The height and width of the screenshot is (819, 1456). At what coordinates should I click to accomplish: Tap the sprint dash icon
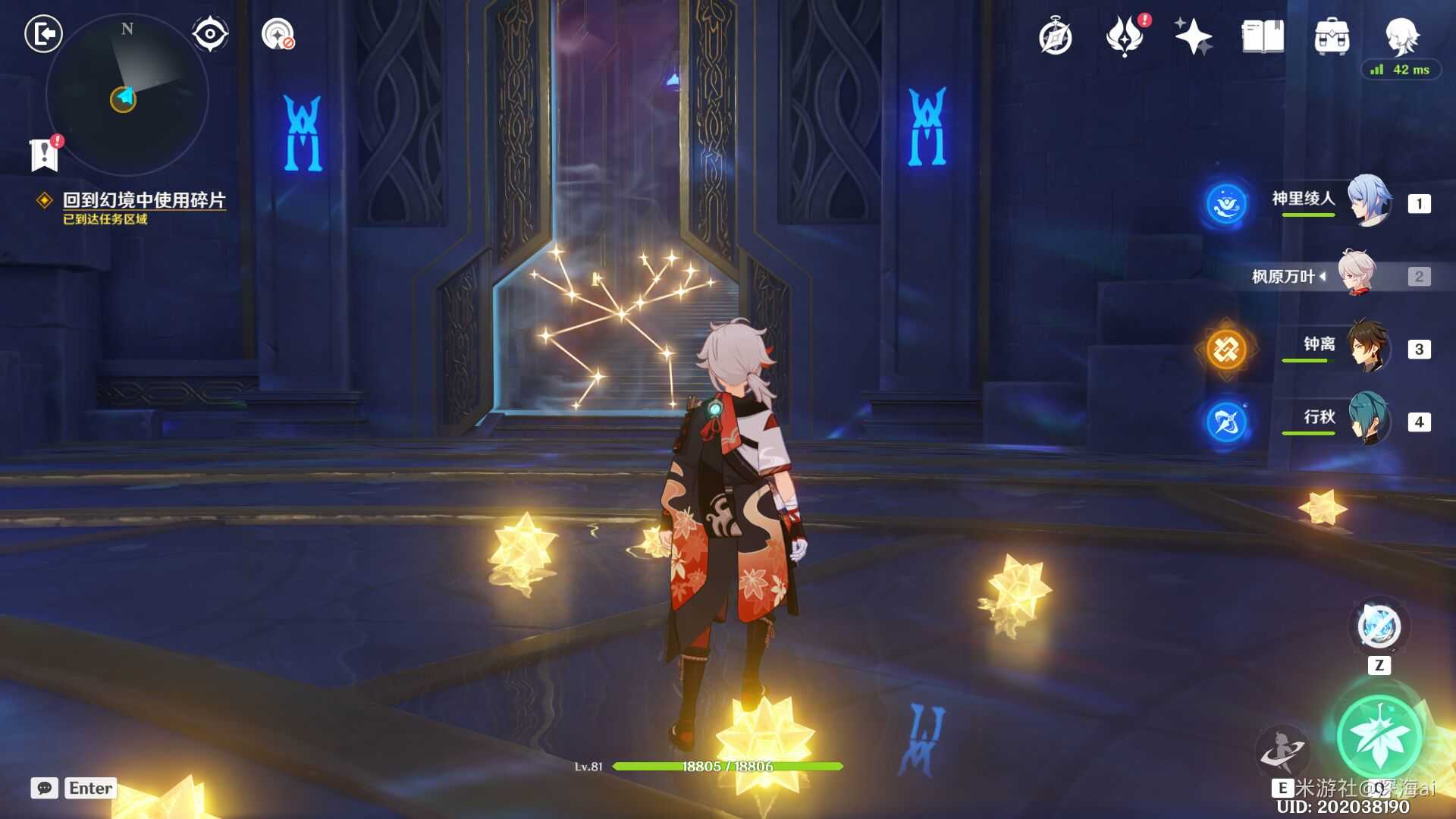1281,750
